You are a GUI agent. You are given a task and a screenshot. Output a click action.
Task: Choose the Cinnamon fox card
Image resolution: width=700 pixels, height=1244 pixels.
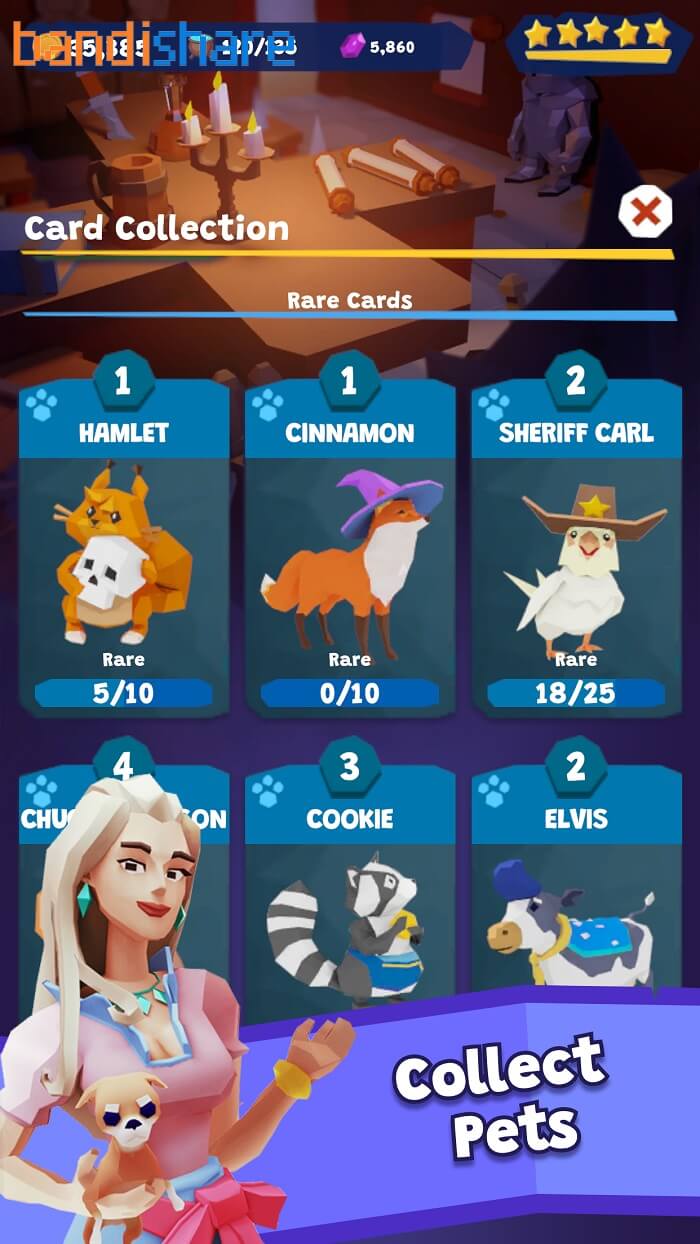(x=349, y=550)
